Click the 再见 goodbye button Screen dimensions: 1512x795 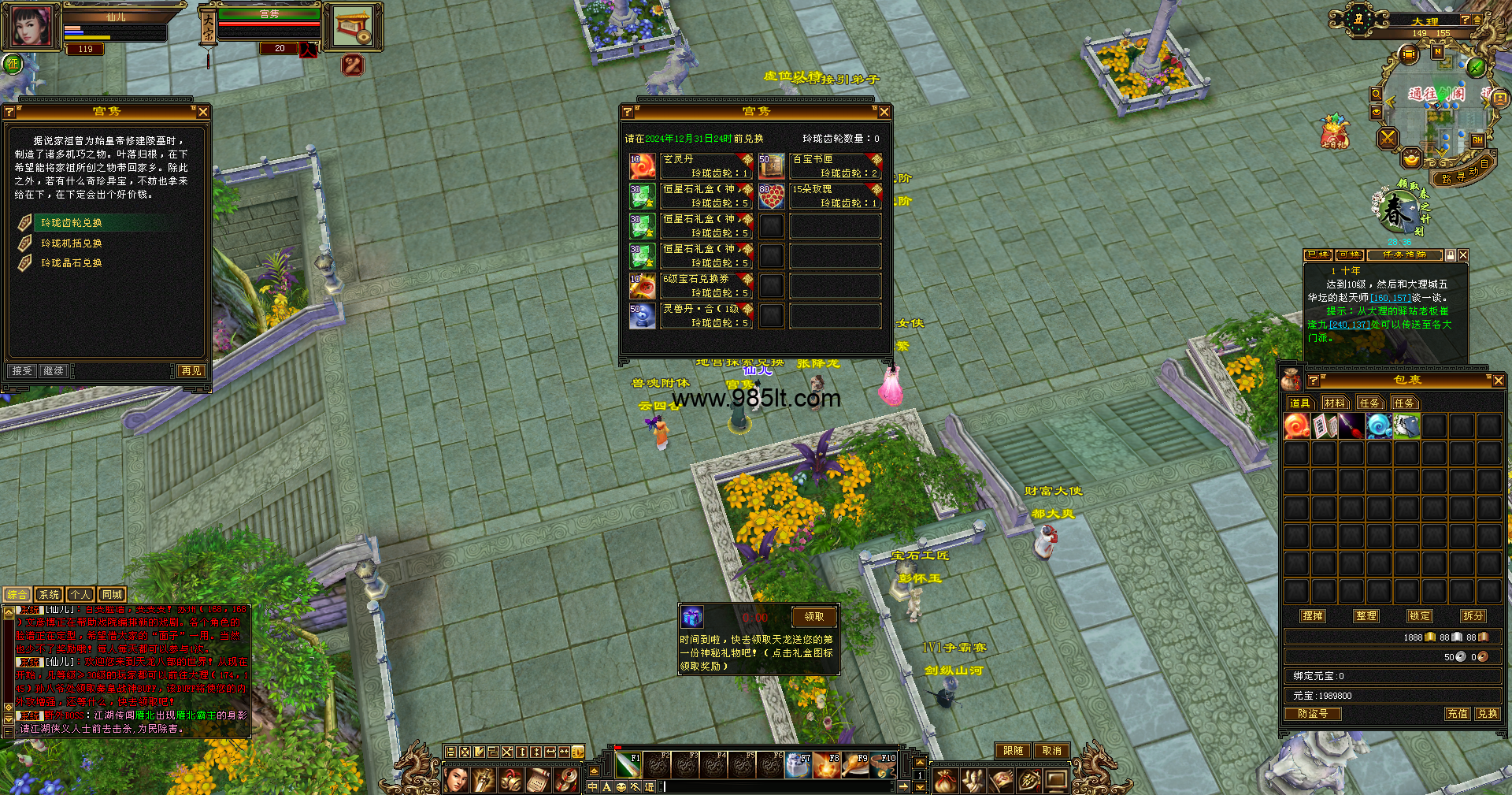(x=191, y=370)
